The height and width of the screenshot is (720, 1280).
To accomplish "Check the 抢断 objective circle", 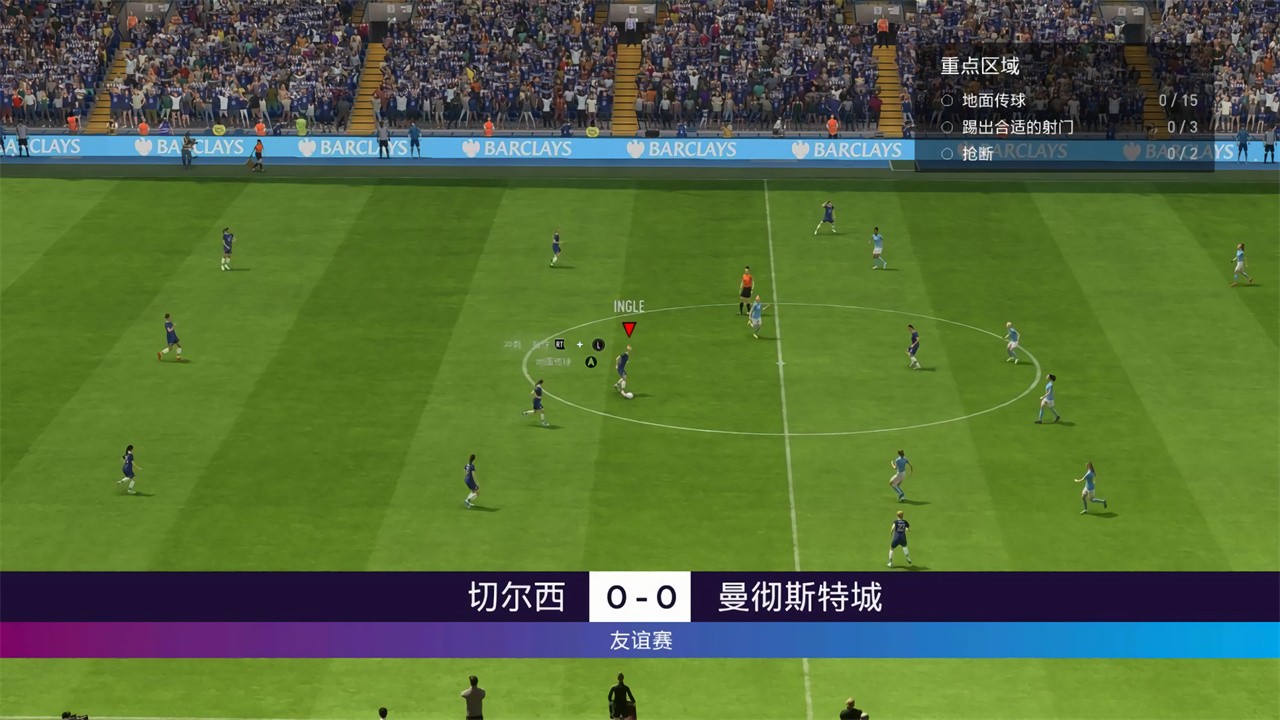I will (946, 152).
